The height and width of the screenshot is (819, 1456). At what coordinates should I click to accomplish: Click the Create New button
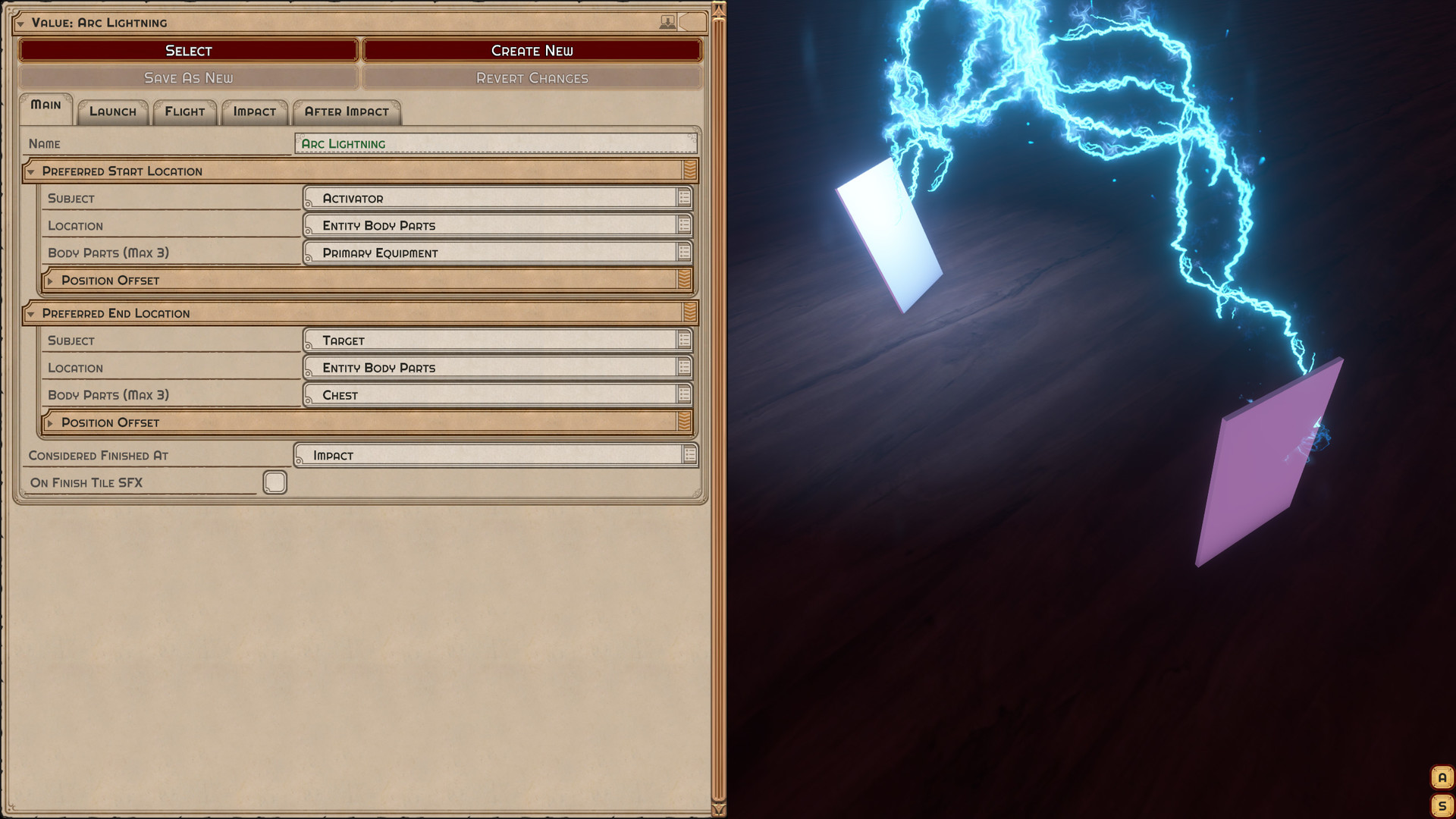point(532,50)
